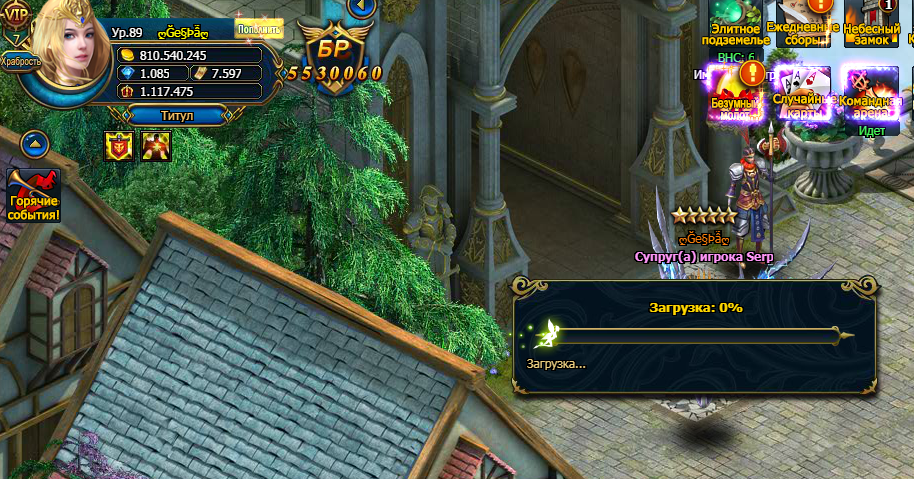Image resolution: width=914 pixels, height=479 pixels.
Task: Select the red shield buff icon
Action: 119,146
